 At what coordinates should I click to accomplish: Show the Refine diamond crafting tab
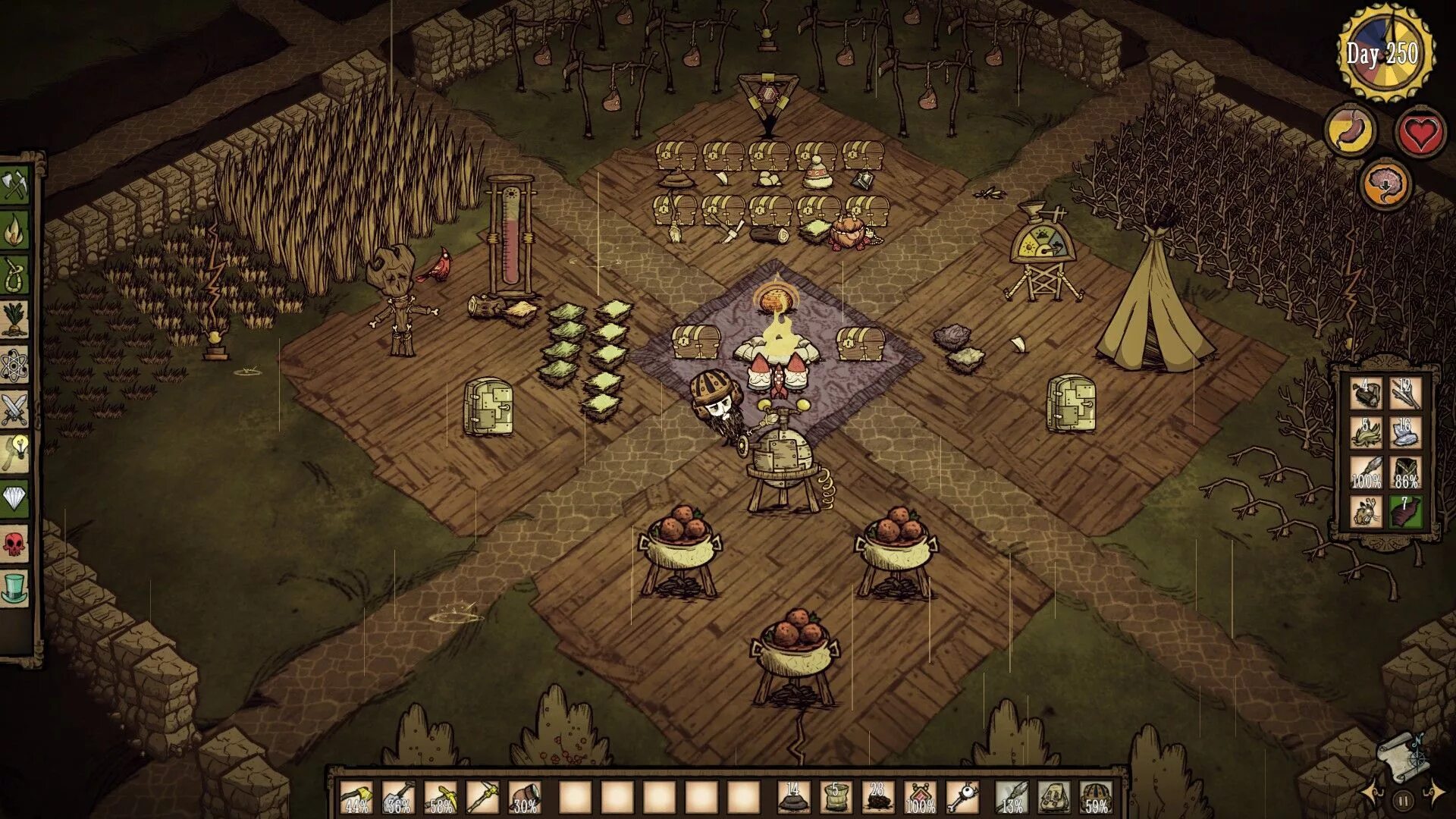[x=15, y=498]
